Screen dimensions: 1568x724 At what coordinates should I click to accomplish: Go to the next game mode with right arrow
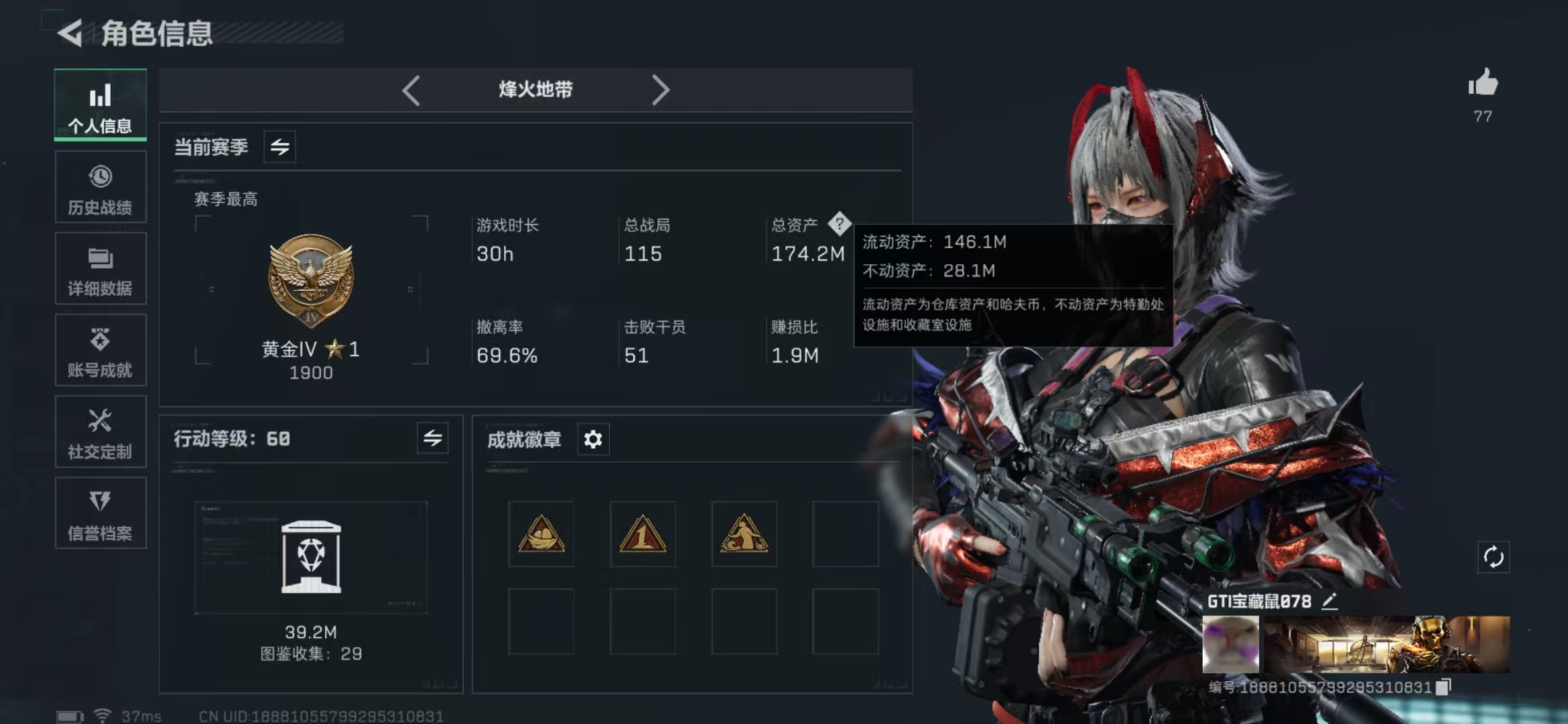point(660,90)
